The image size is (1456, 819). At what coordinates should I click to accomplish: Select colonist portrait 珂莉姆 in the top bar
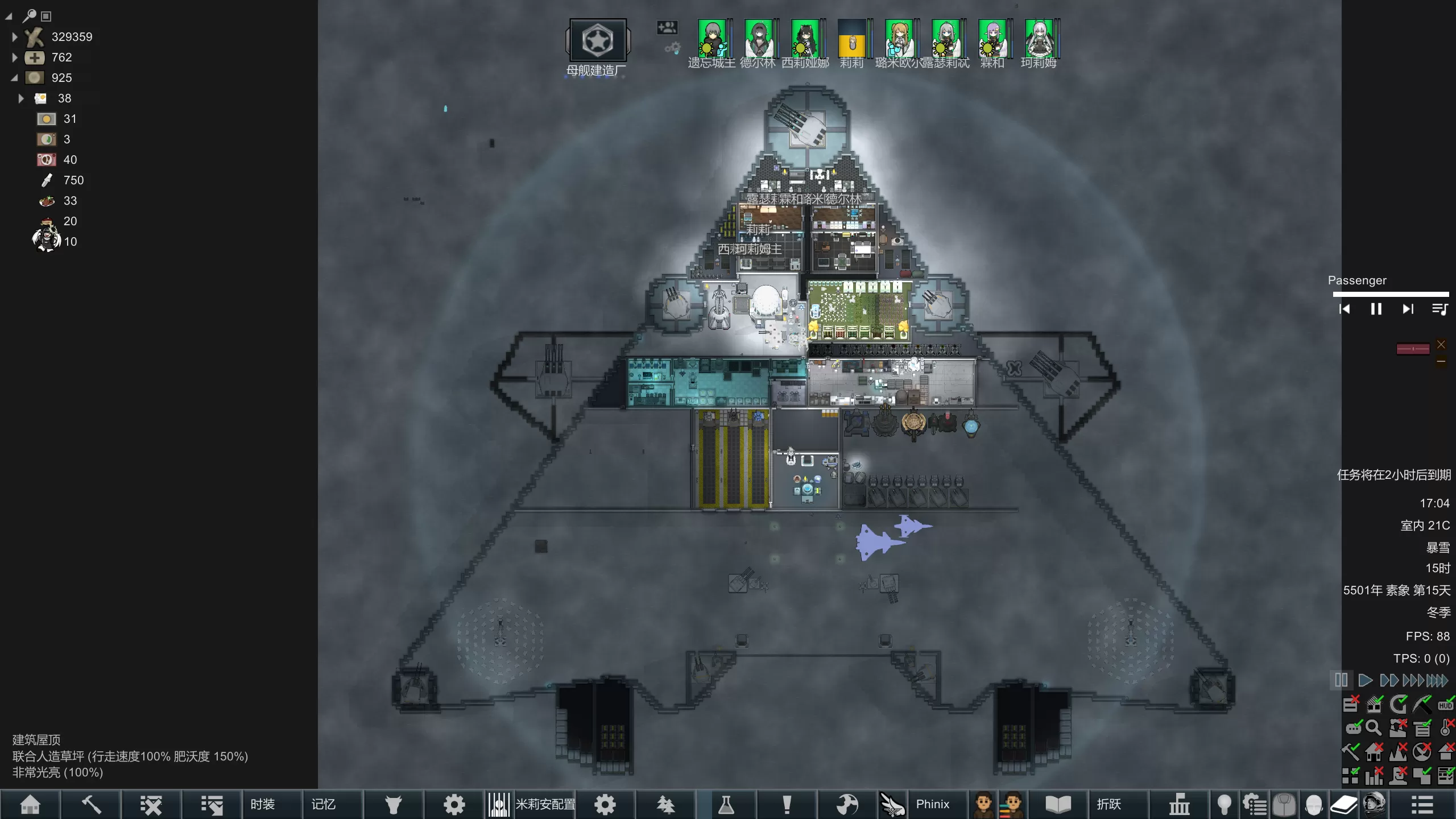[1039, 39]
